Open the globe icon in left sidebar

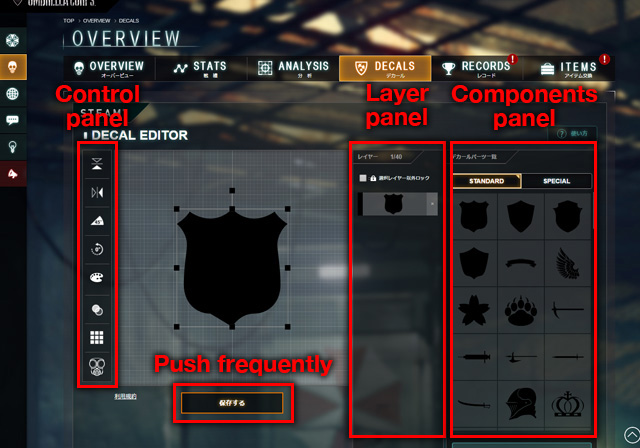pyautogui.click(x=13, y=94)
